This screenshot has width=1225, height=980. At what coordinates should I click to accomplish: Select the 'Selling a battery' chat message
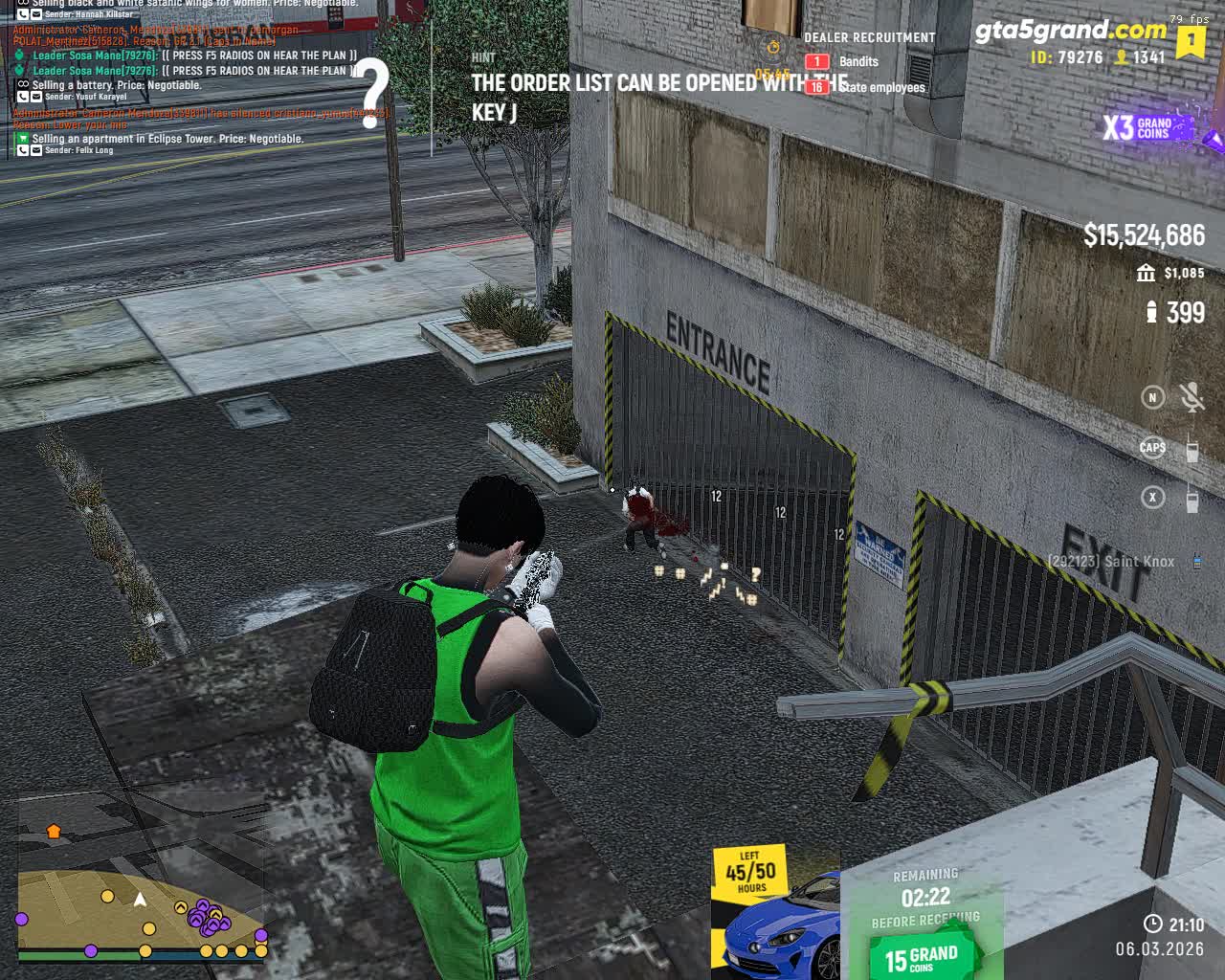click(x=117, y=85)
